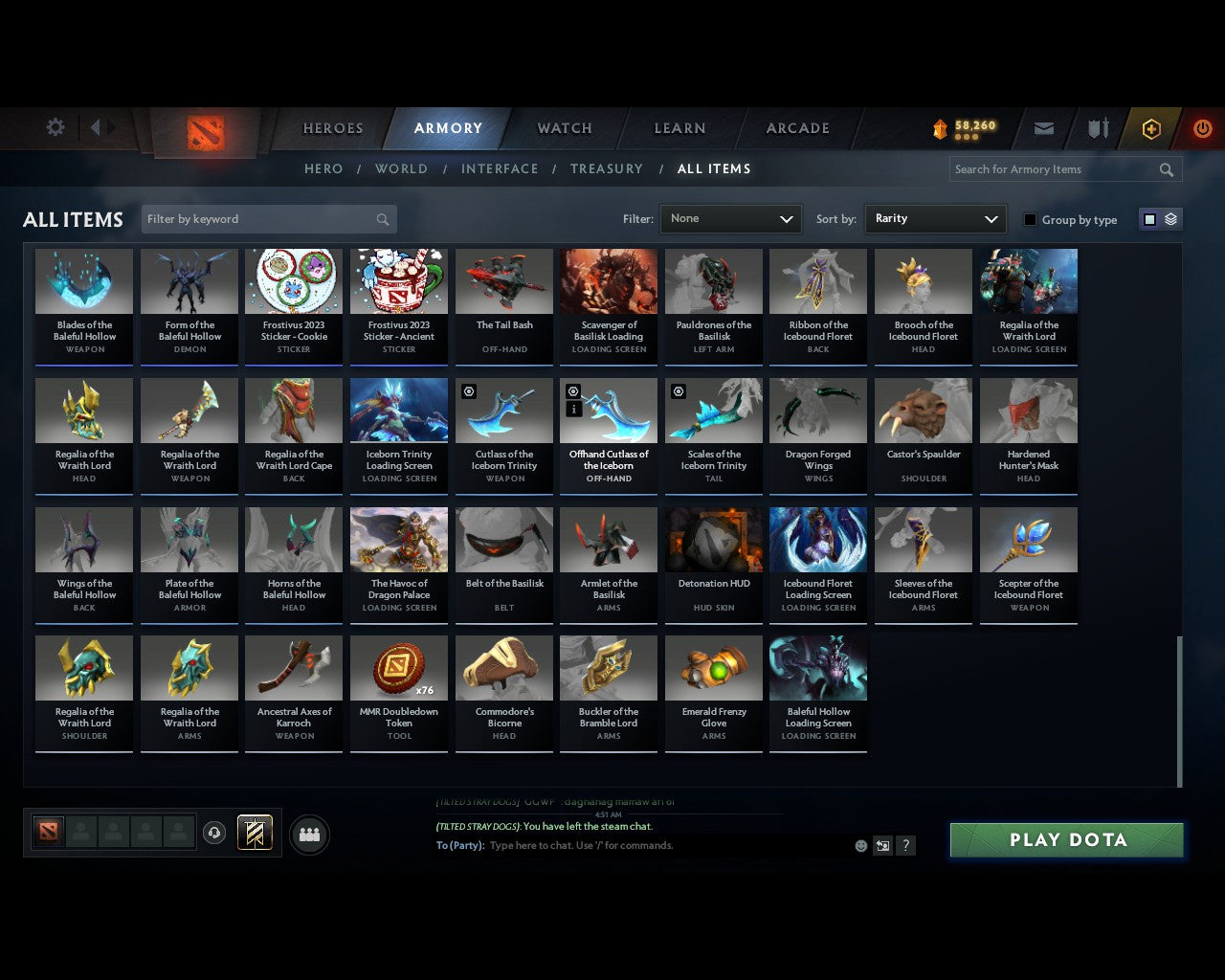The image size is (1225, 980).
Task: Select the MMR Doubledown Token thumbnail
Action: point(398,667)
